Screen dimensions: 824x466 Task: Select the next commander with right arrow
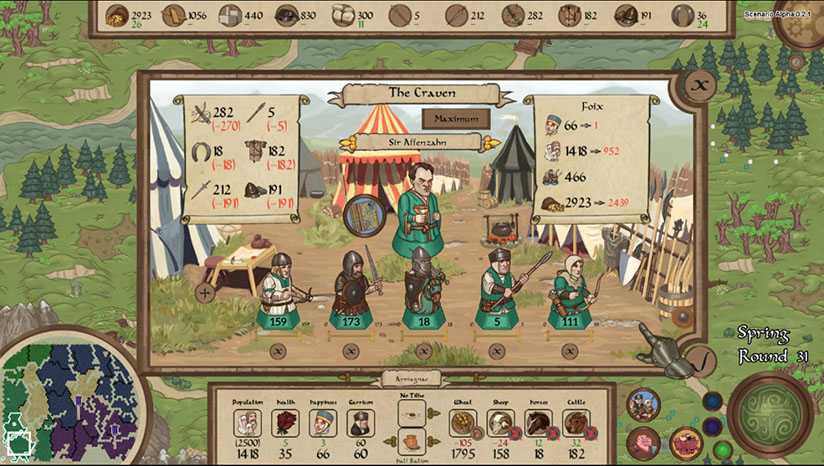pos(492,143)
